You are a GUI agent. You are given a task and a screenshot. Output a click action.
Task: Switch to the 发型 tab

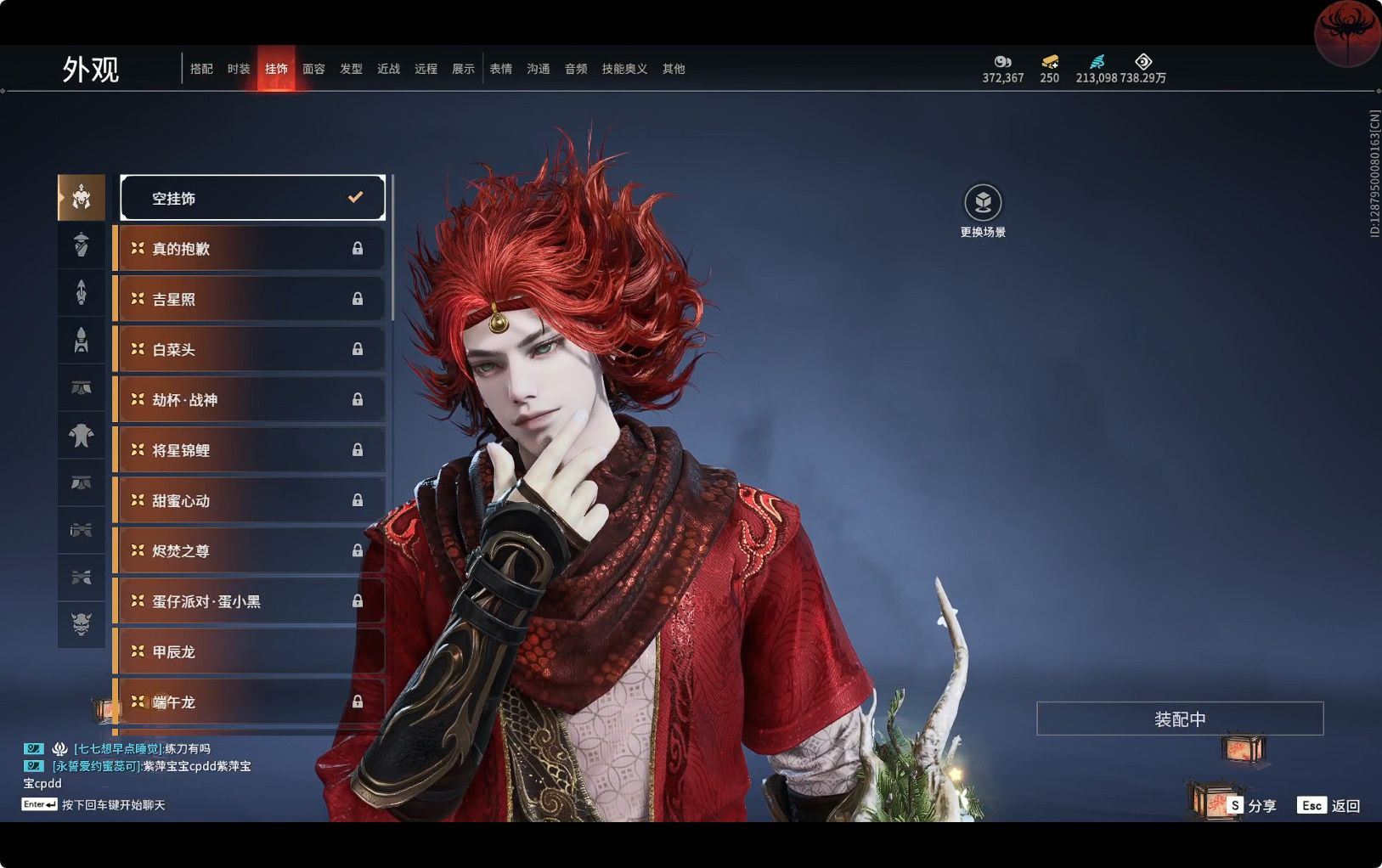tap(351, 69)
